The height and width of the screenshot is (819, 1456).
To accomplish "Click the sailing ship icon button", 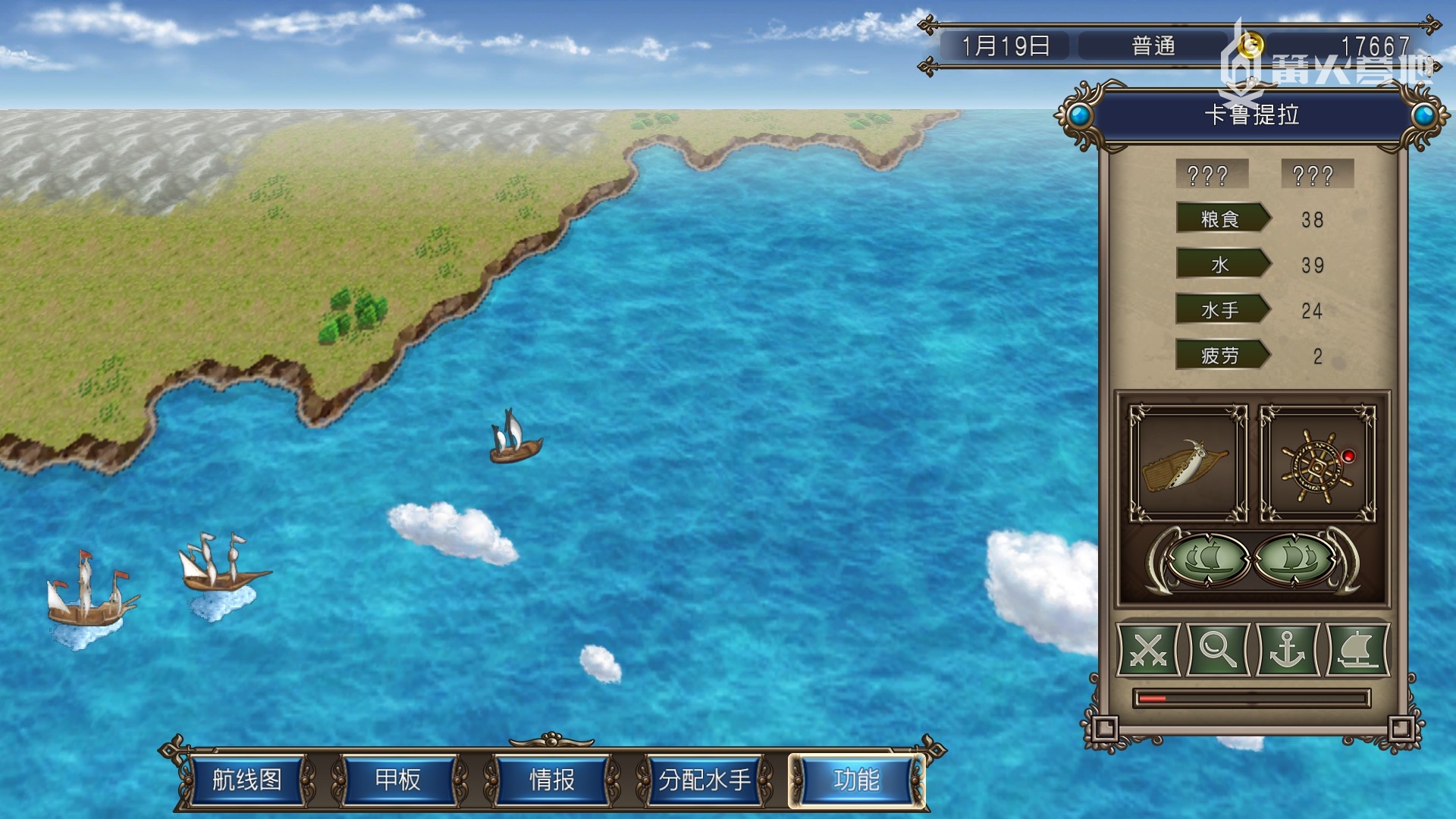I will click(x=1357, y=650).
